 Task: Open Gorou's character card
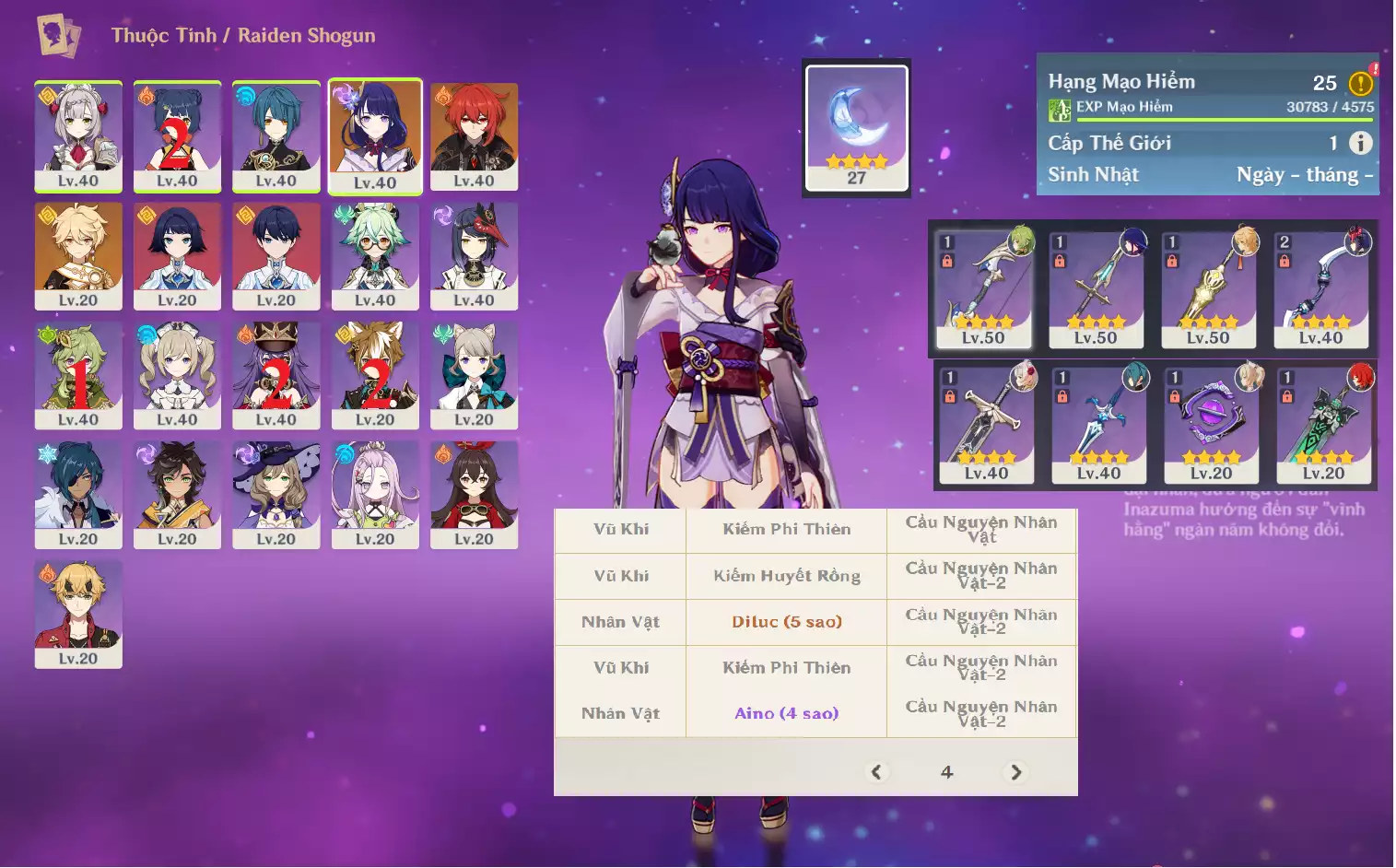point(375,374)
